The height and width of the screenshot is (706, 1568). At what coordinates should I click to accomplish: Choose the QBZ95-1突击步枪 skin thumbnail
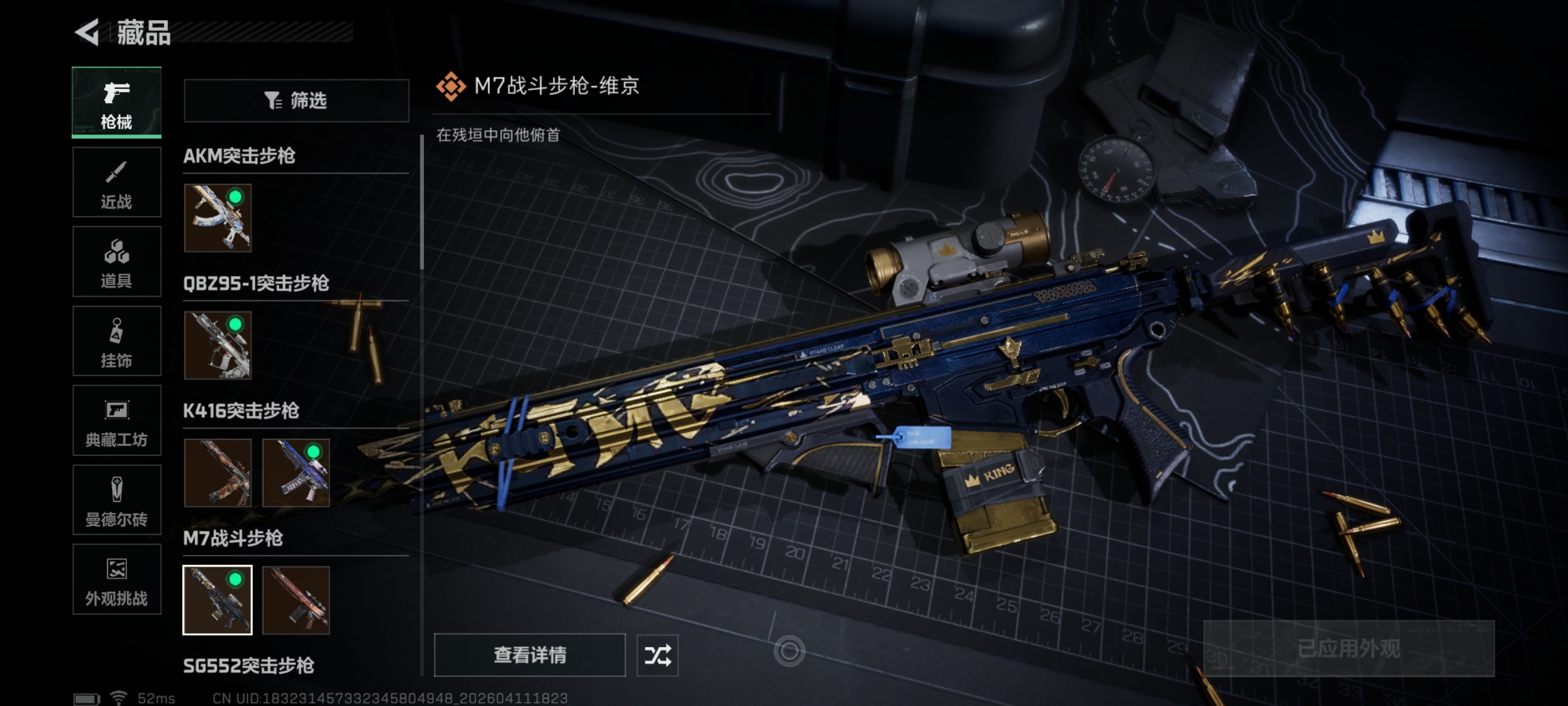coord(218,345)
